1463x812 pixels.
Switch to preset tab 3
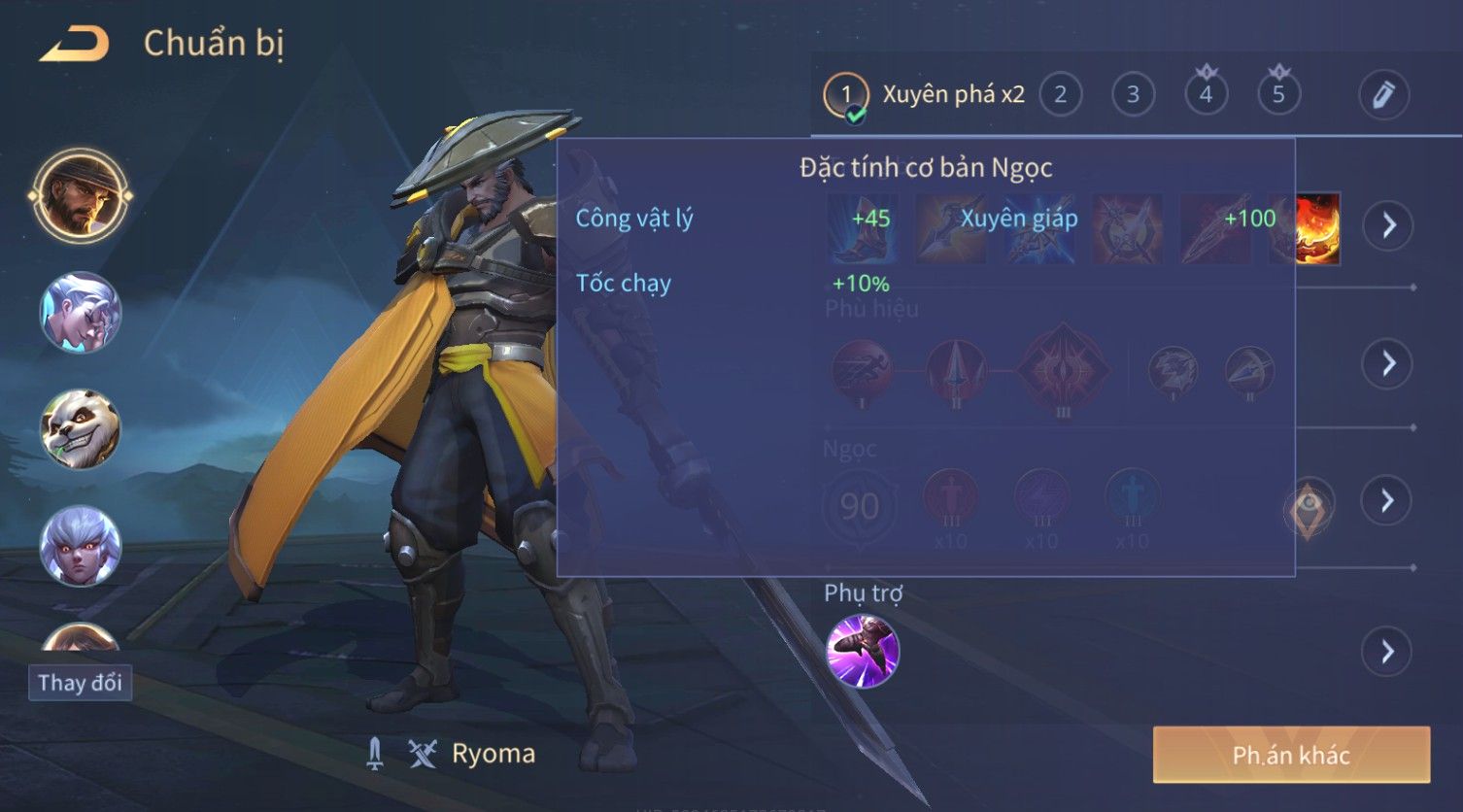click(1133, 94)
